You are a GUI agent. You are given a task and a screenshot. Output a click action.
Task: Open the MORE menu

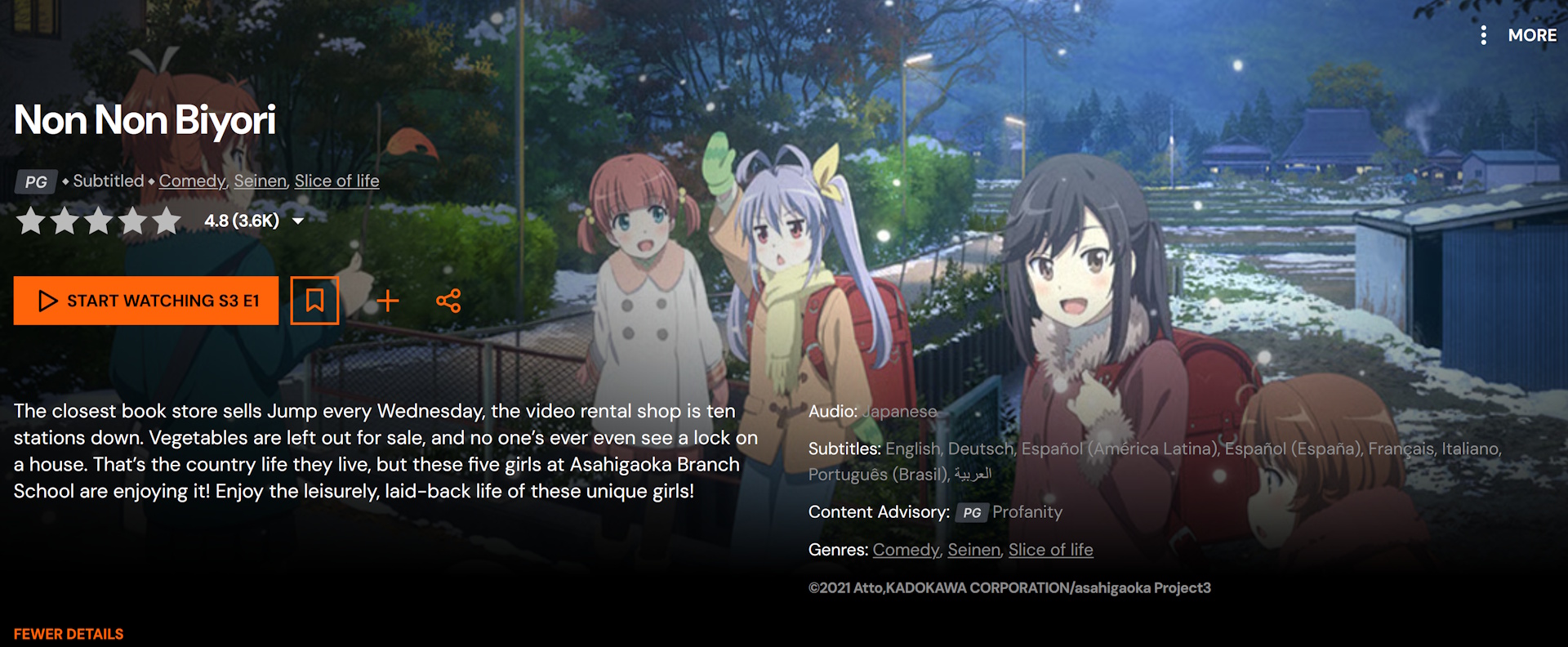1533,35
